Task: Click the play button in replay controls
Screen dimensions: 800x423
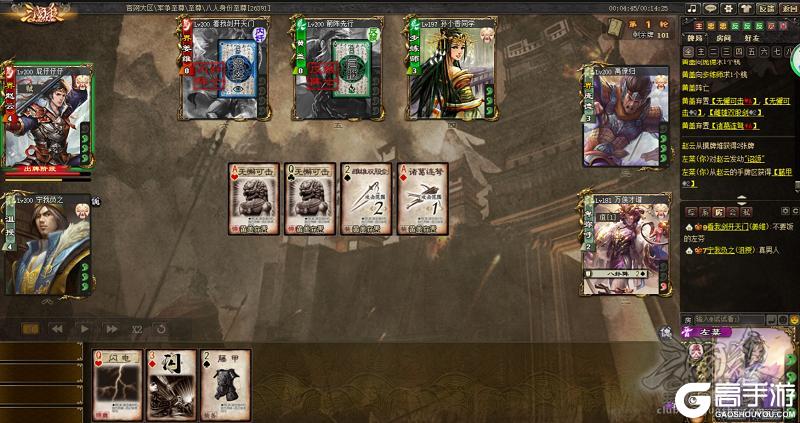Action: (84, 328)
